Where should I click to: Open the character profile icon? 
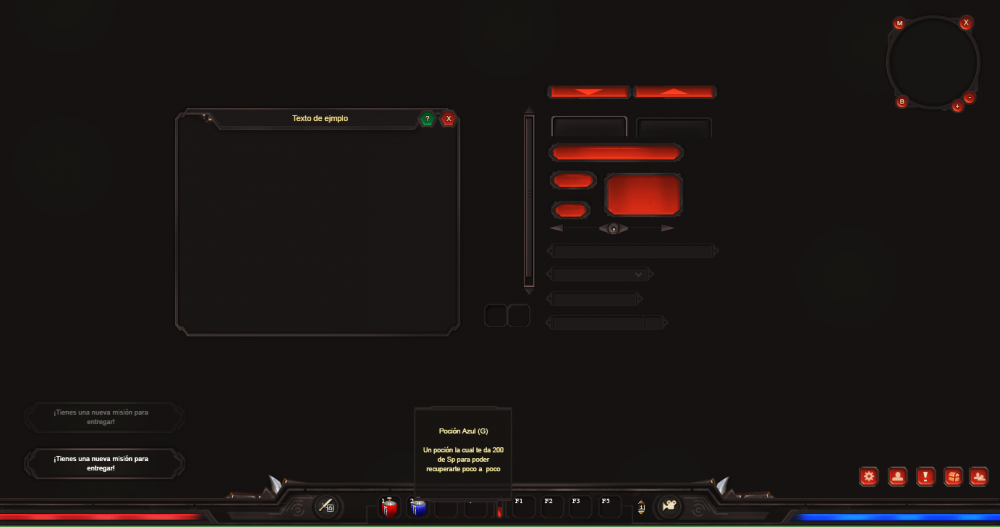(897, 477)
